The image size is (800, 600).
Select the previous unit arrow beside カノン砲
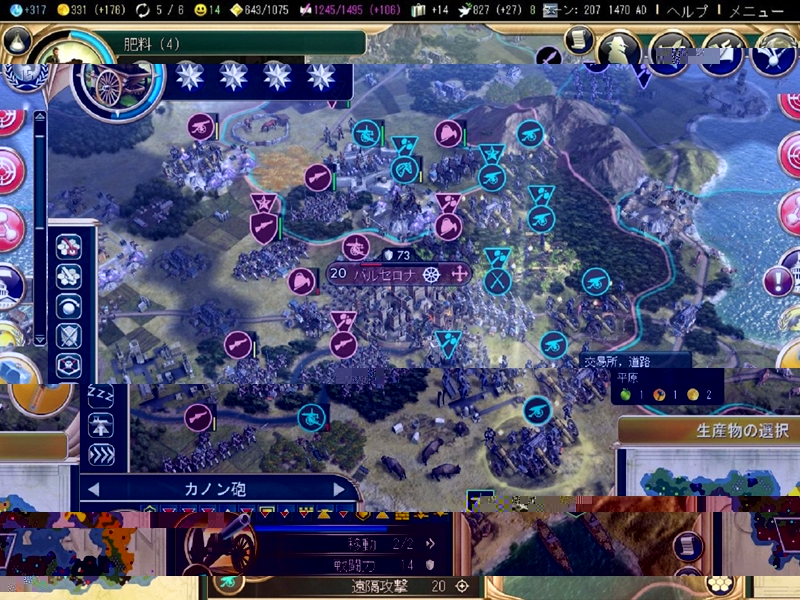[94, 489]
